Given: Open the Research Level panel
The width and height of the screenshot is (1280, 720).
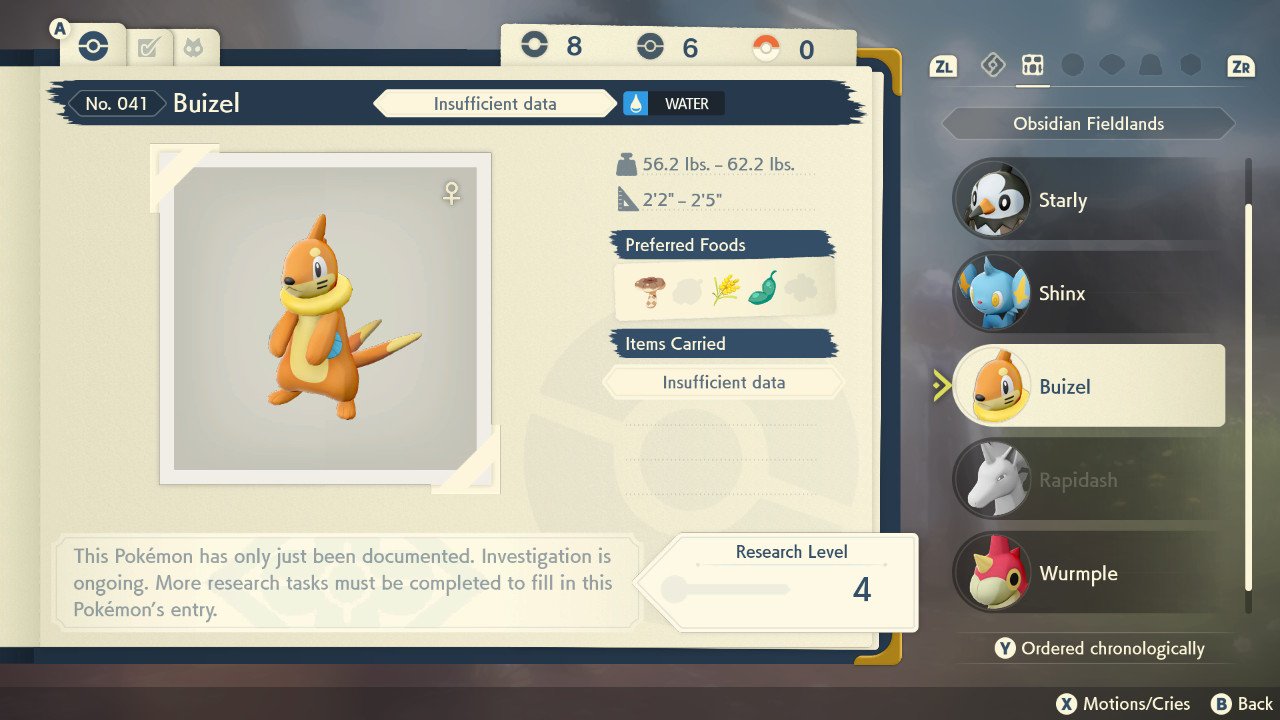Looking at the screenshot, I should coord(790,582).
